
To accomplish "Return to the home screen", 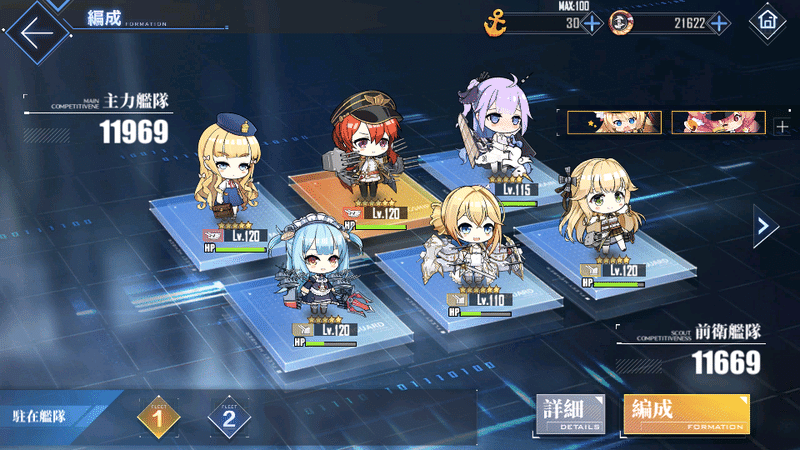I will pyautogui.click(x=768, y=20).
